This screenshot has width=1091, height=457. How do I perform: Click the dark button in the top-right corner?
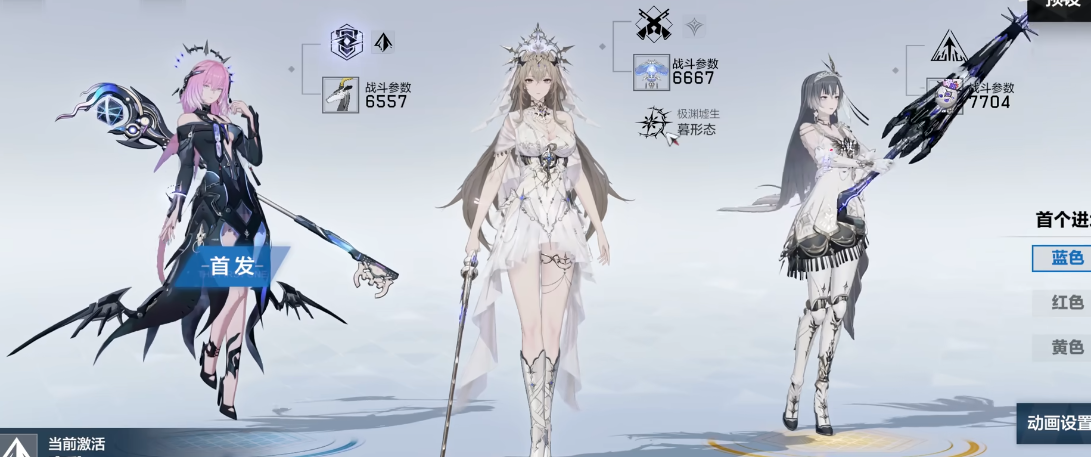(x=1062, y=6)
